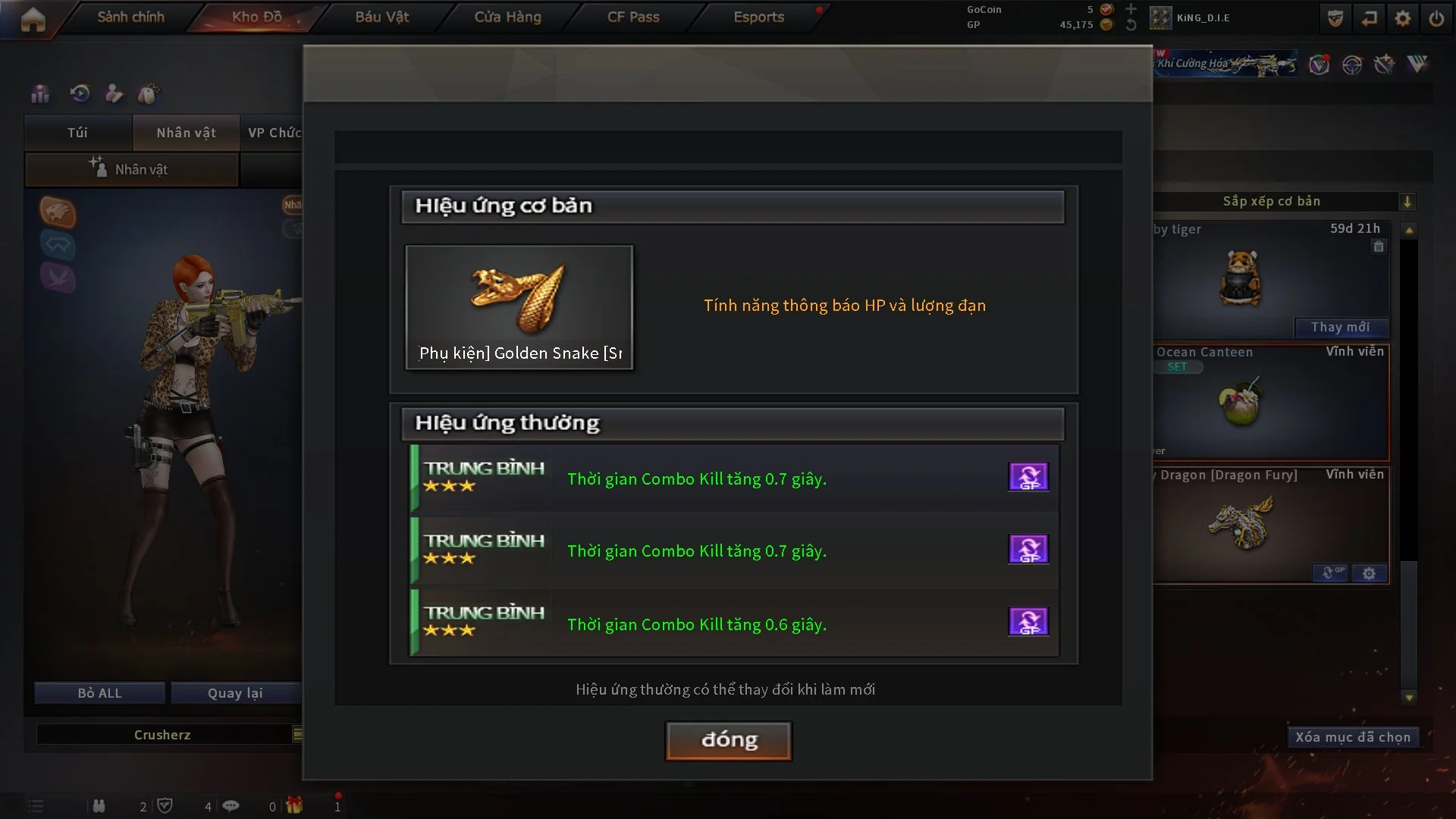The image size is (1456, 819).
Task: Select the Túi bag tab
Action: [x=77, y=133]
